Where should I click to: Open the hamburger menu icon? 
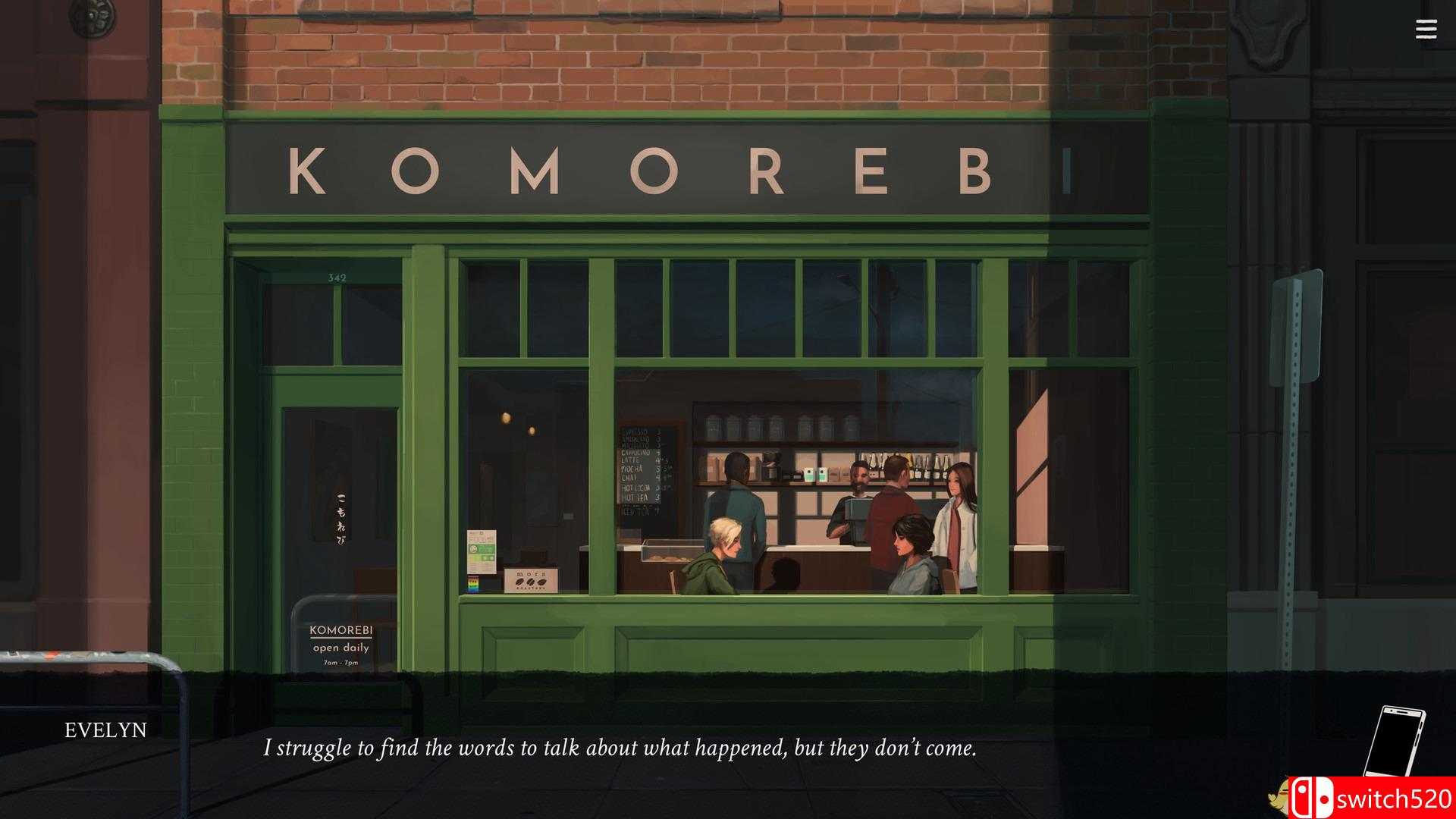(1426, 30)
